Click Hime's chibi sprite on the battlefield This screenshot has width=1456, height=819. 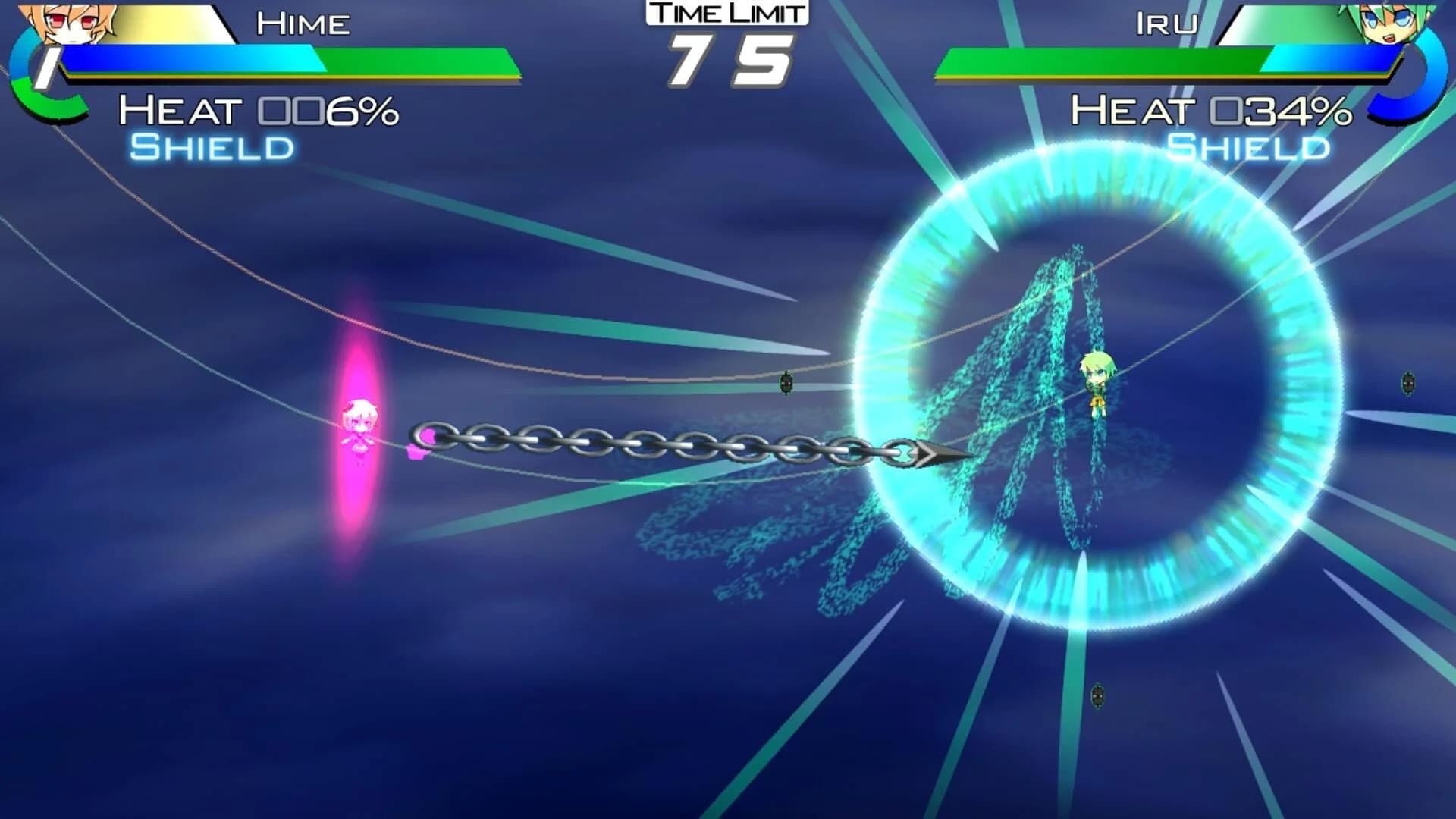point(361,428)
